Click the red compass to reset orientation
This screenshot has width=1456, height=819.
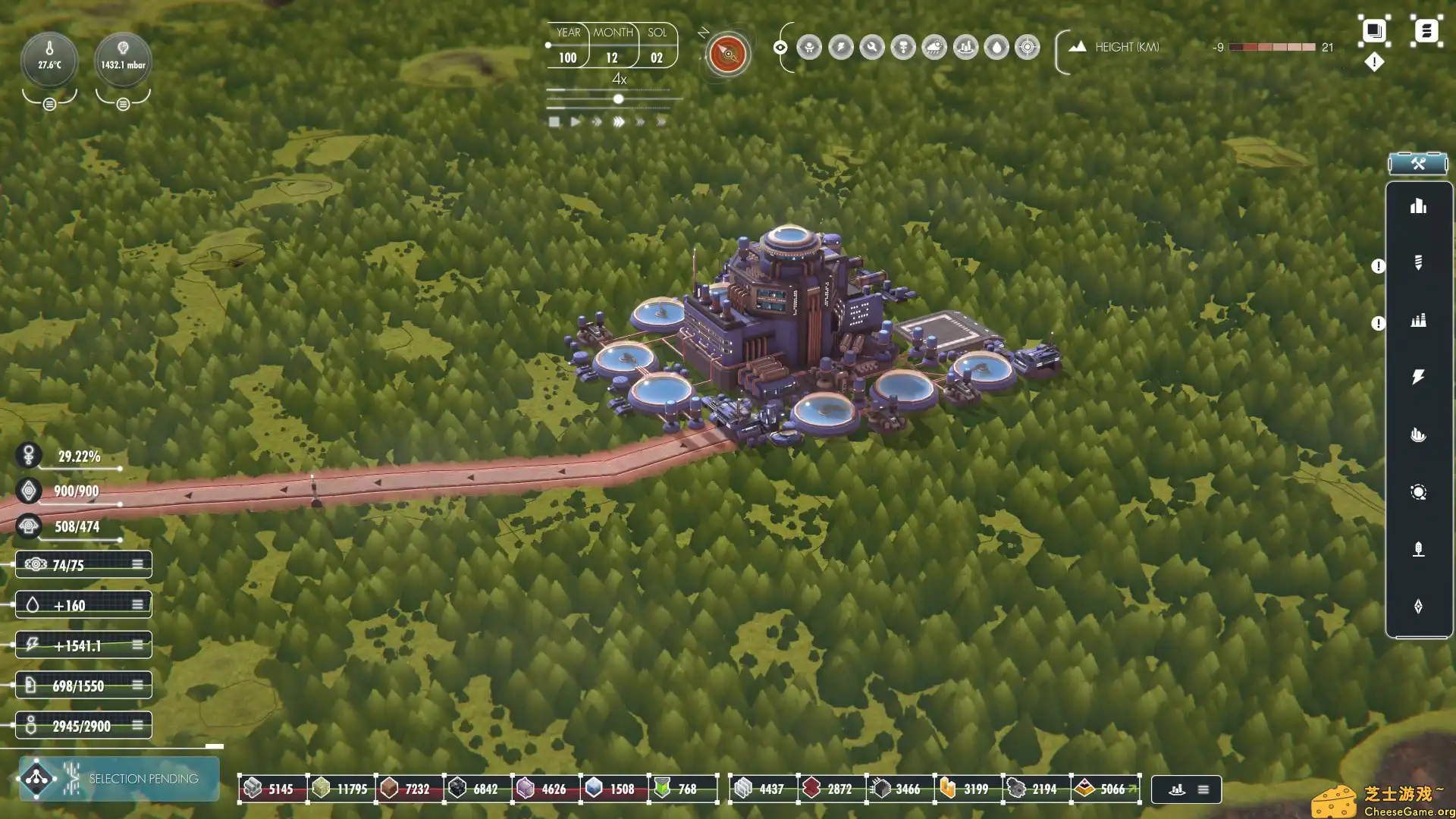pos(728,54)
